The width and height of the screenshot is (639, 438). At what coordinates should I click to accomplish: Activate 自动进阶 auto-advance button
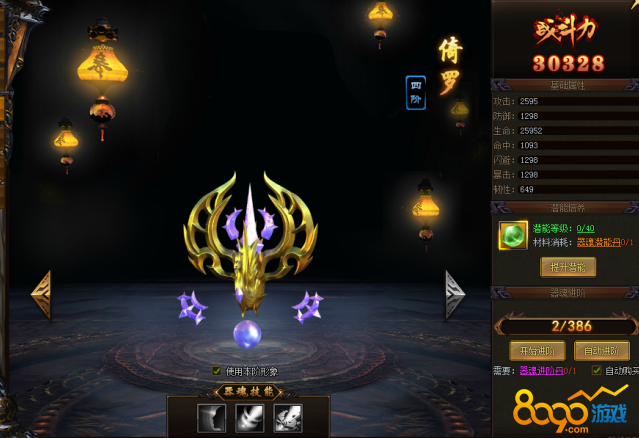(602, 351)
